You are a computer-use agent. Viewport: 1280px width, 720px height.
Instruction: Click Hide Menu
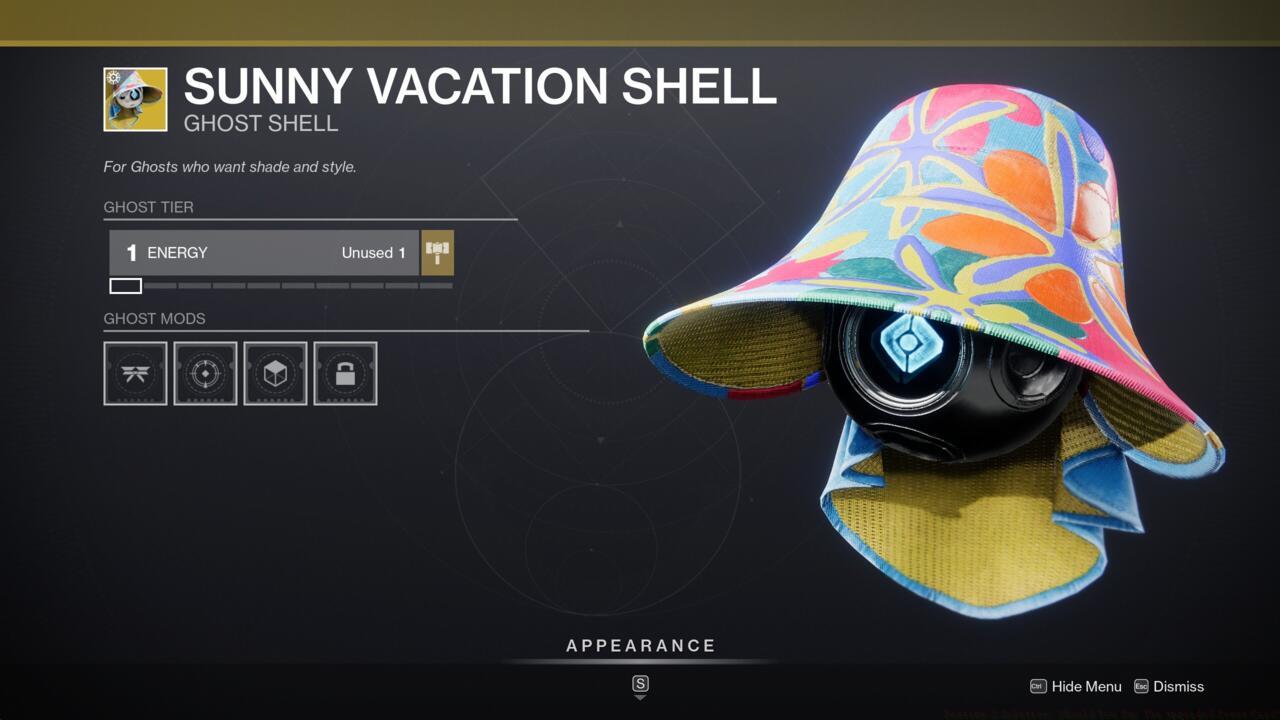pos(1084,687)
